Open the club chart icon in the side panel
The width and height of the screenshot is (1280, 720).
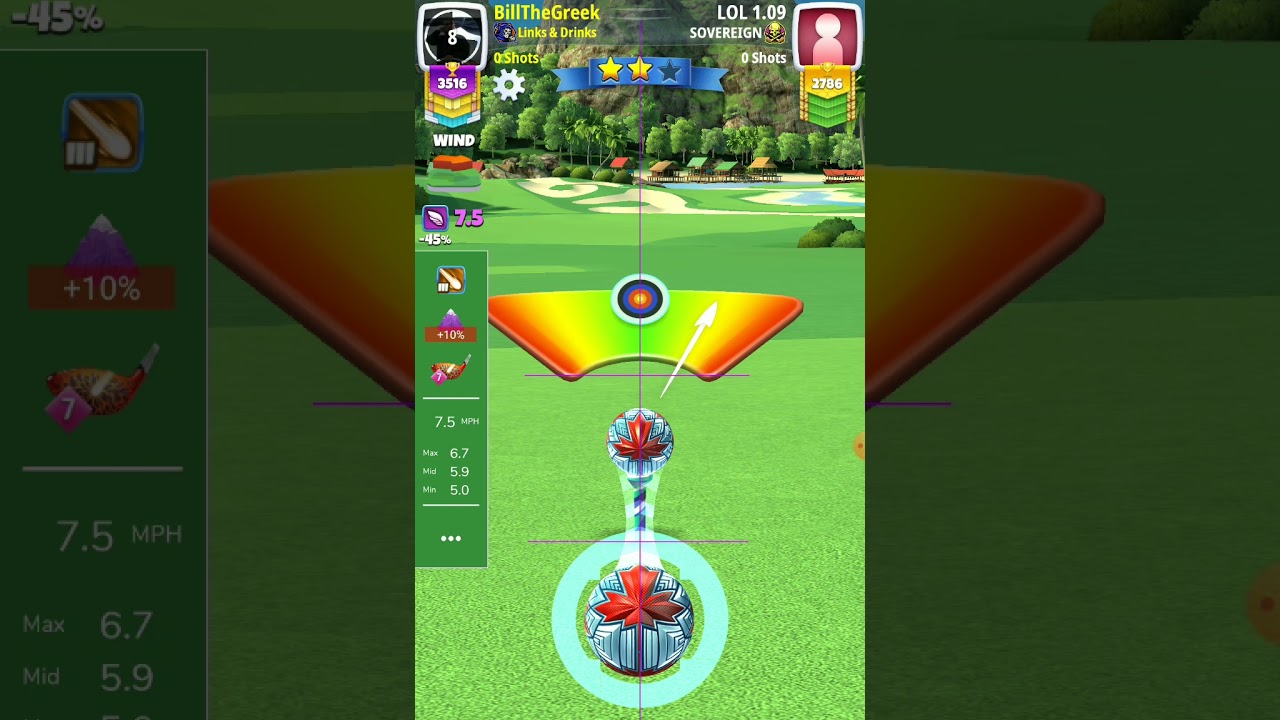coord(451,280)
